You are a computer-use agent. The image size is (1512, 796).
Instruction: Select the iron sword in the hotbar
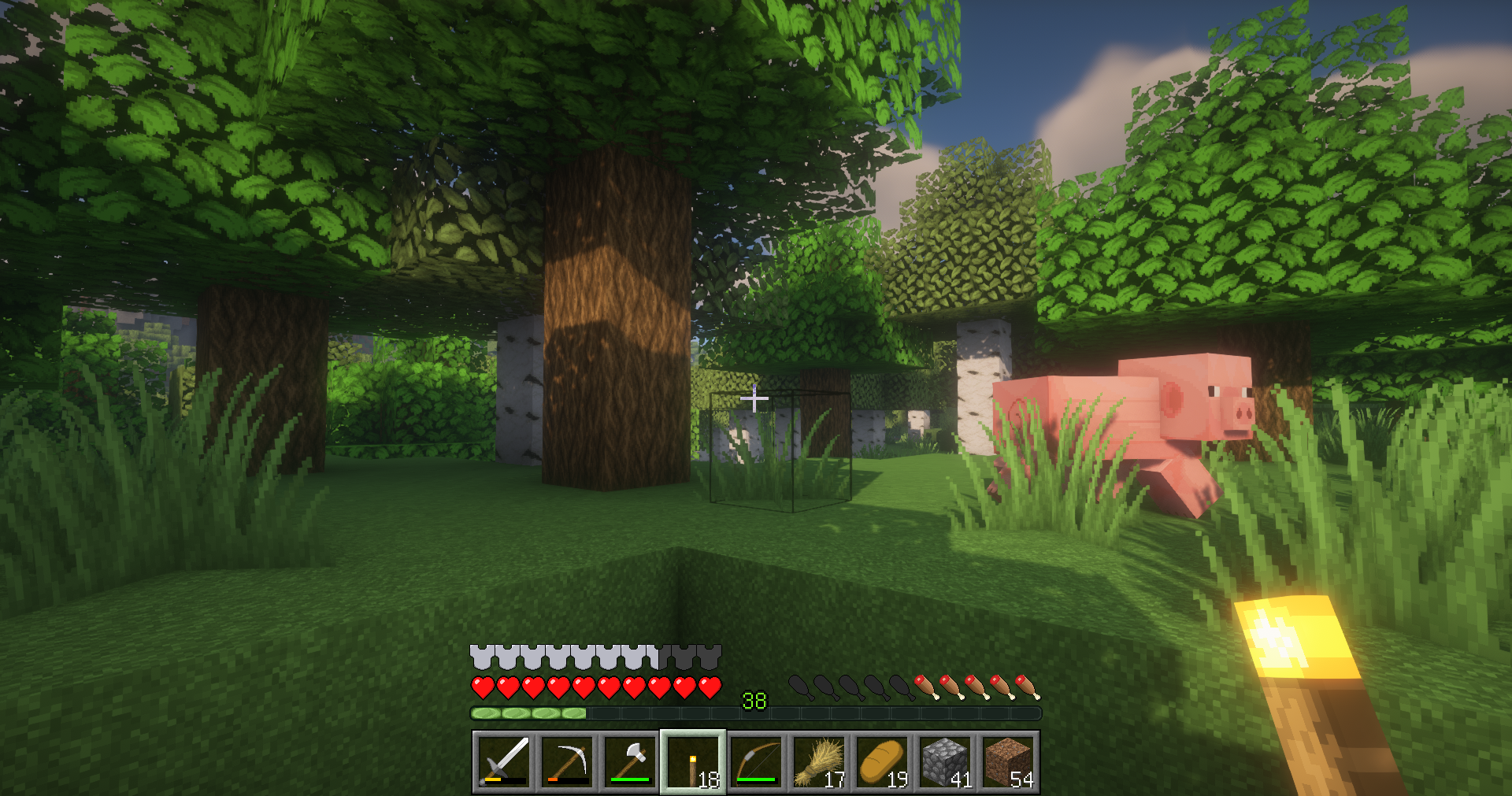pyautogui.click(x=503, y=763)
